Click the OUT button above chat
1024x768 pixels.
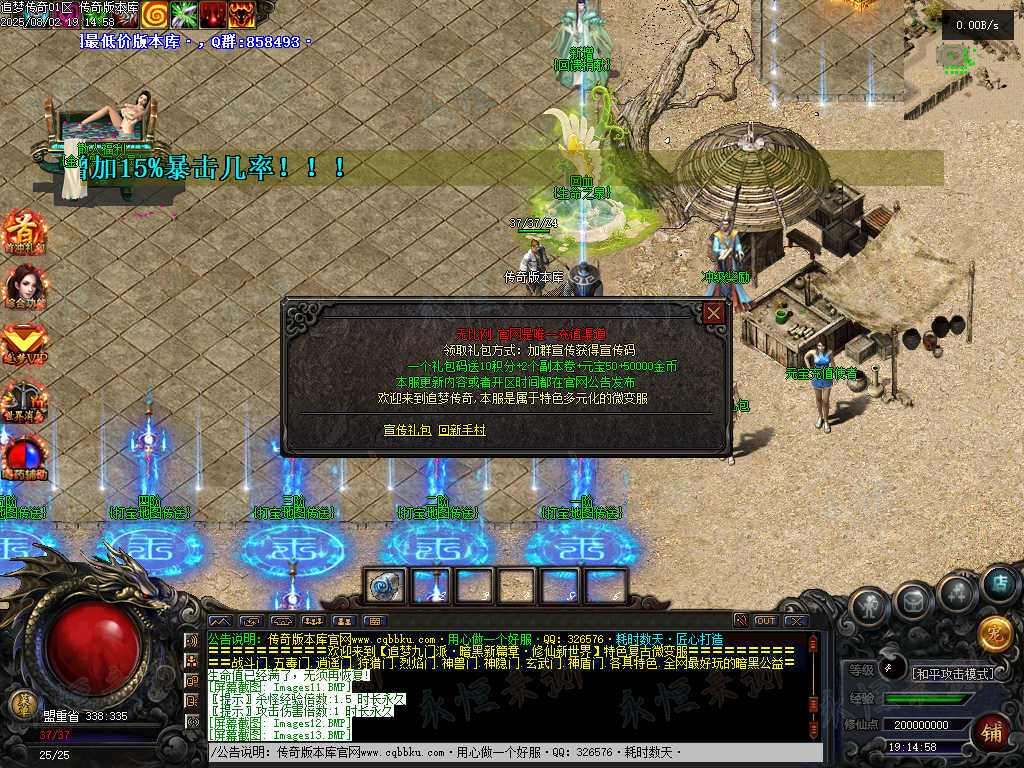coord(766,621)
